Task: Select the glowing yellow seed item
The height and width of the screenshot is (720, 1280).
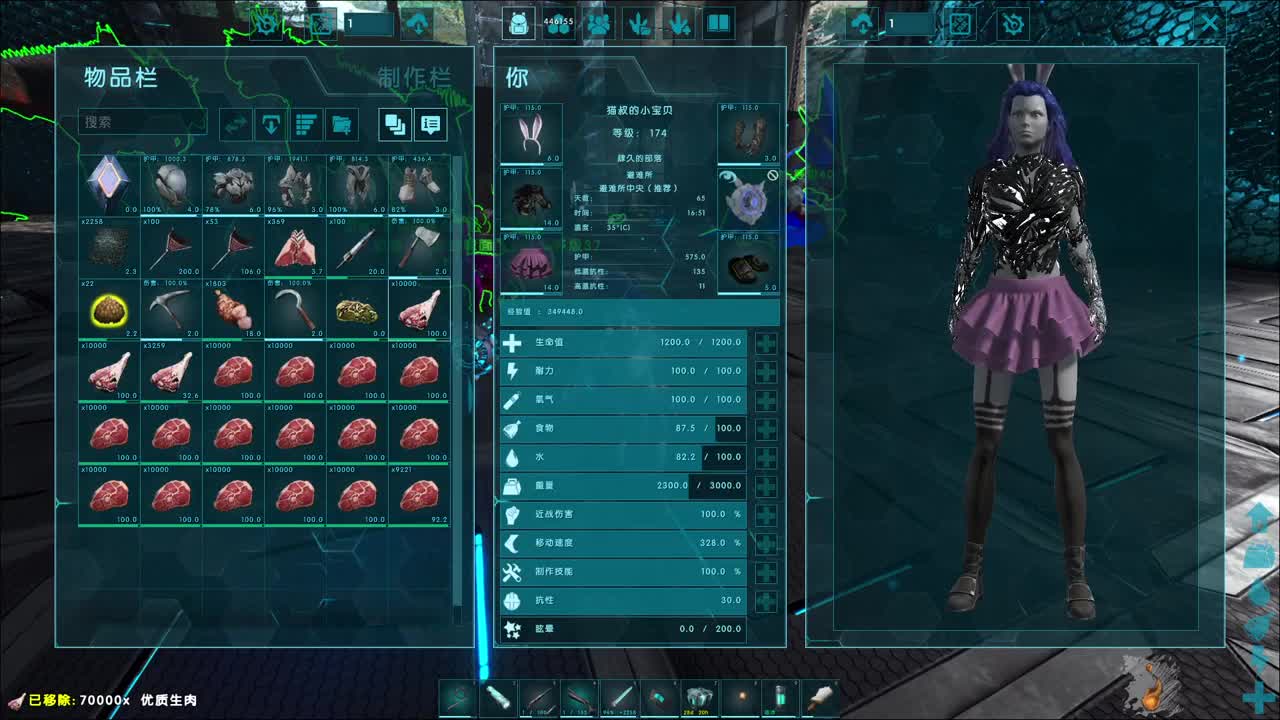Action: 109,309
